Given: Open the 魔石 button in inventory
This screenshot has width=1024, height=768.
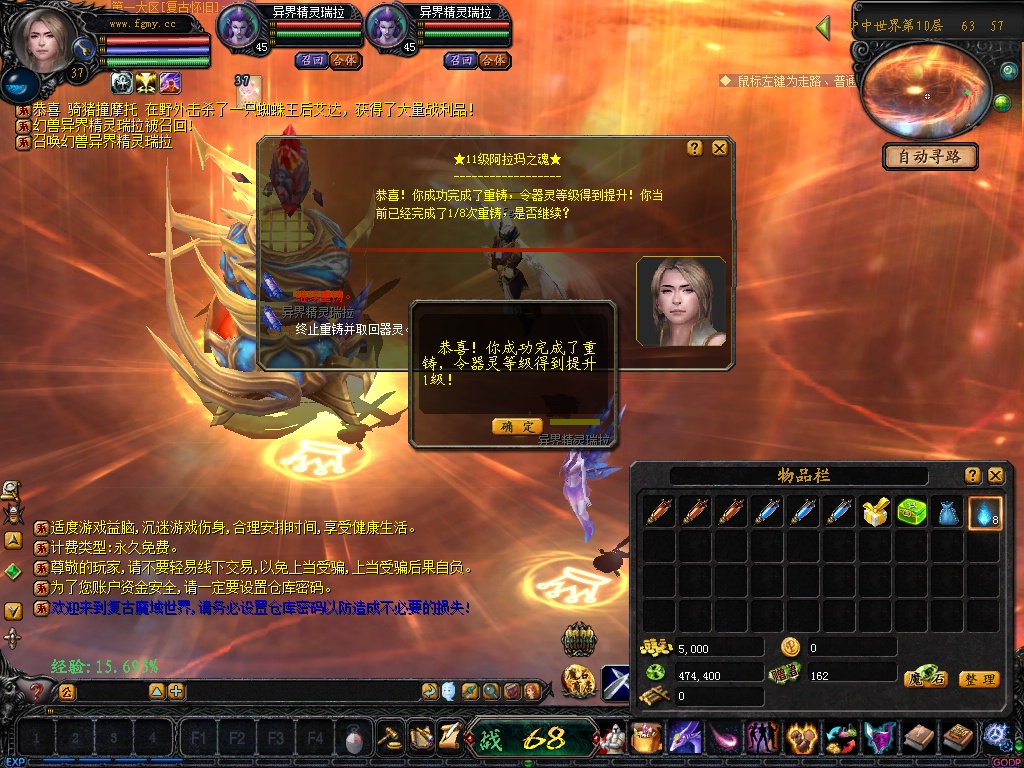Looking at the screenshot, I should pos(925,679).
